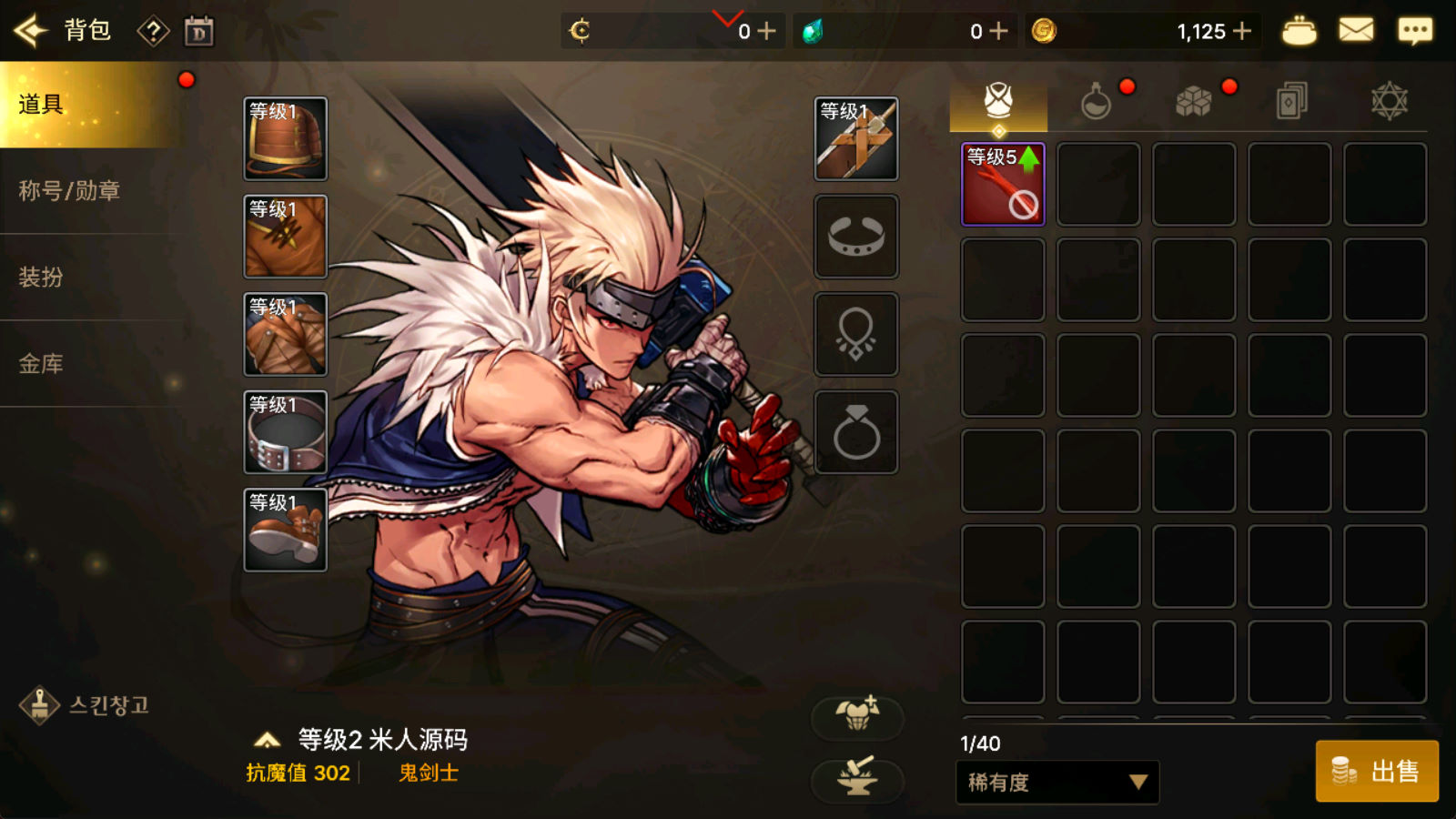Click the empty ring equipment slot

tap(855, 431)
